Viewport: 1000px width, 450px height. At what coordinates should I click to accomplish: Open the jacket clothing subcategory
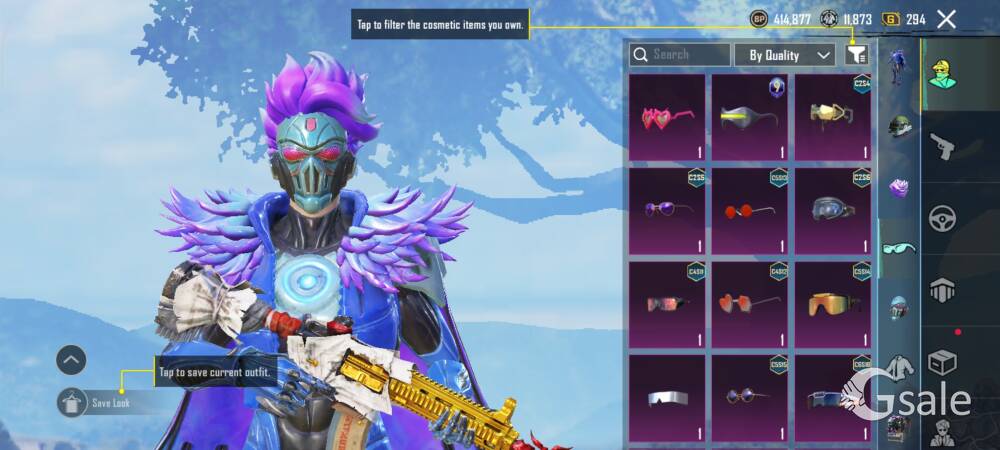click(899, 367)
